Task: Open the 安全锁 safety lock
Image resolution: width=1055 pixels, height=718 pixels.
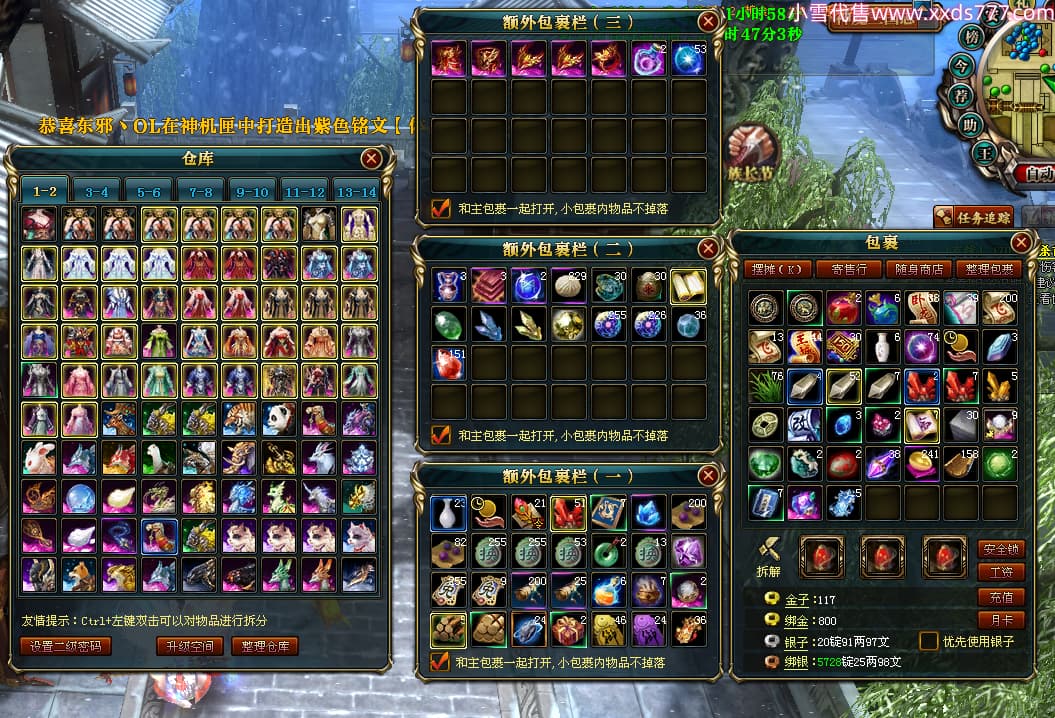Action: pyautogui.click(x=1001, y=549)
